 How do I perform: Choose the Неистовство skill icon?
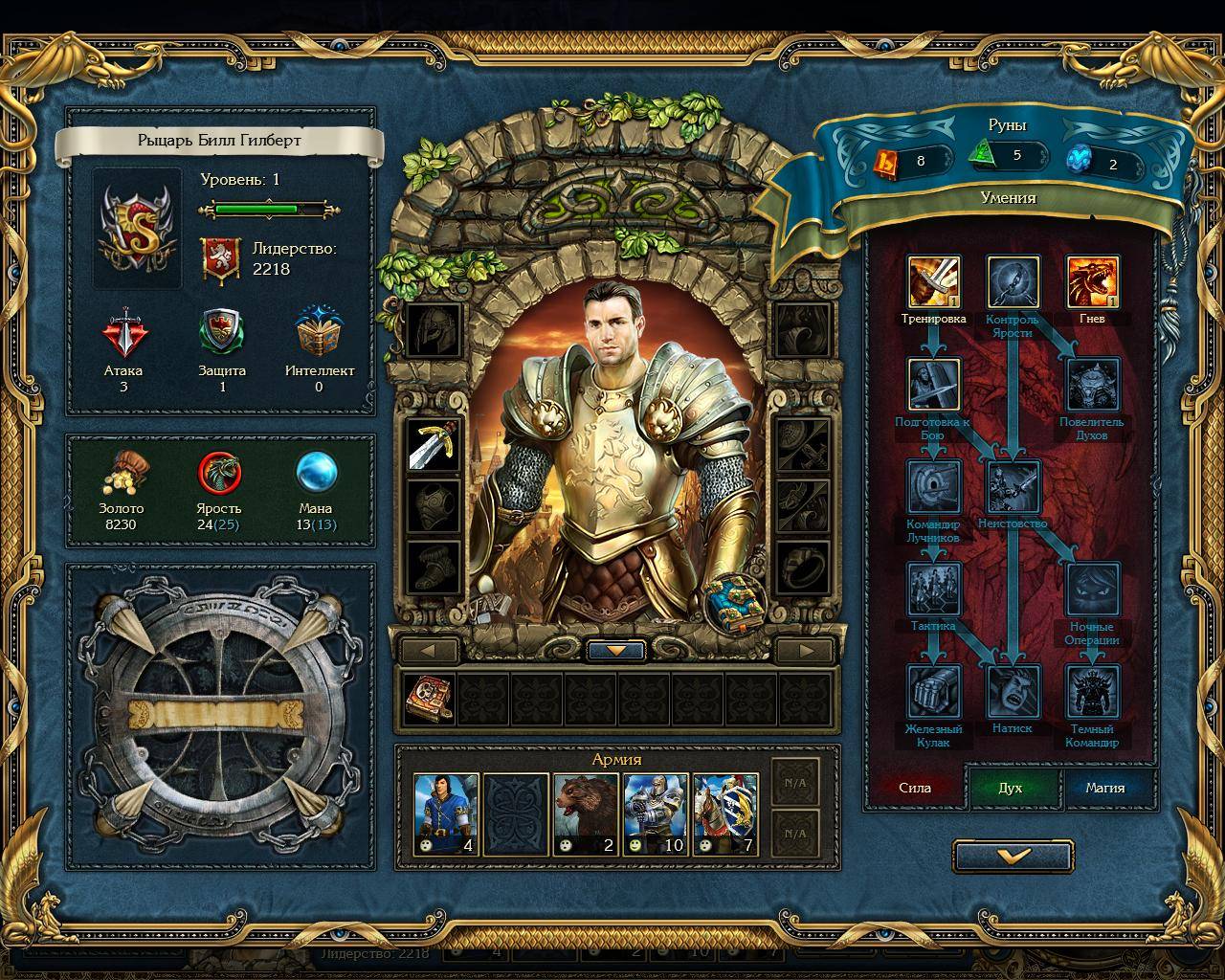click(x=1013, y=487)
